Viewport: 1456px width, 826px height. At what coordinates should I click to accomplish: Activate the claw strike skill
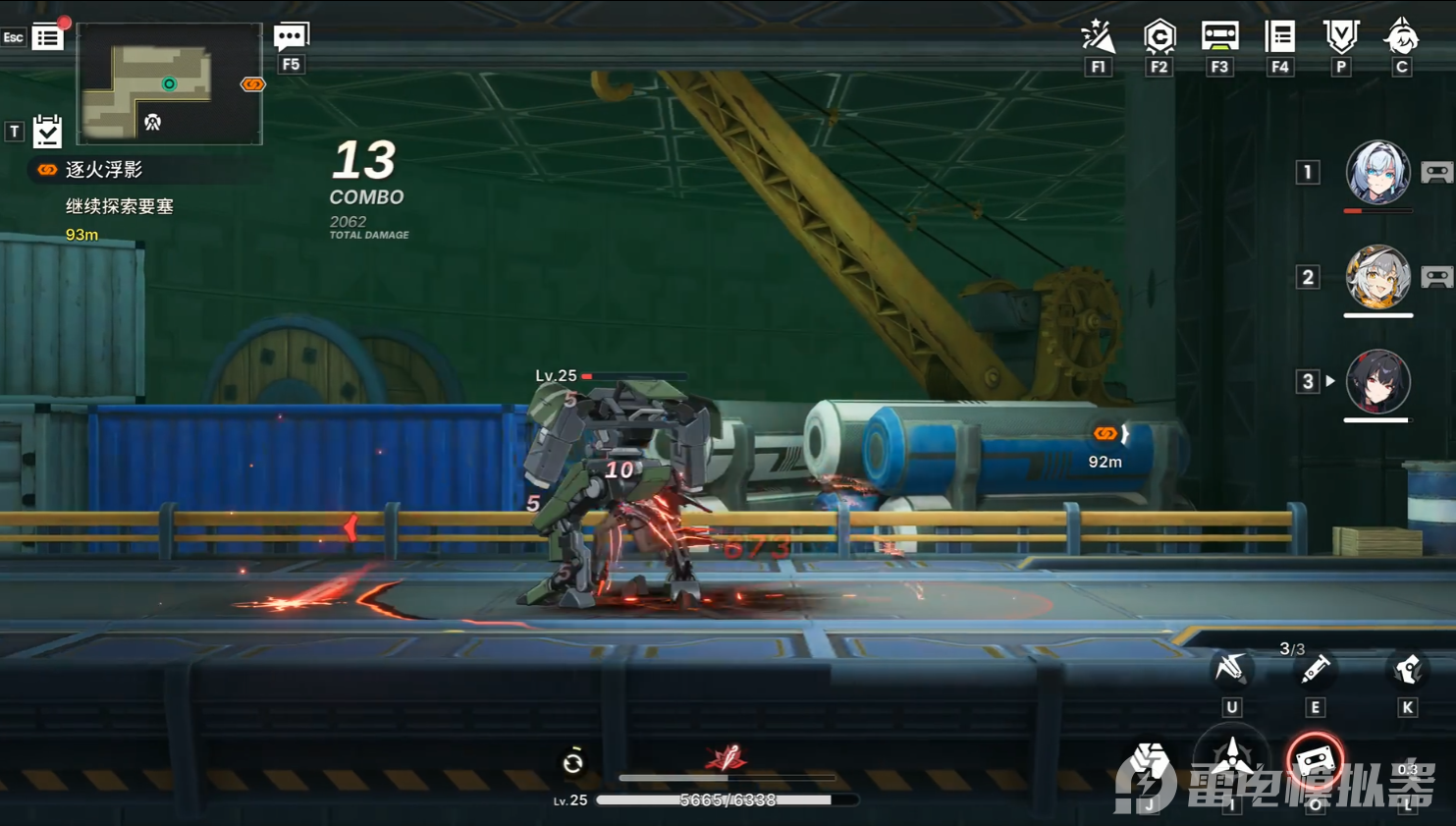[x=1231, y=670]
